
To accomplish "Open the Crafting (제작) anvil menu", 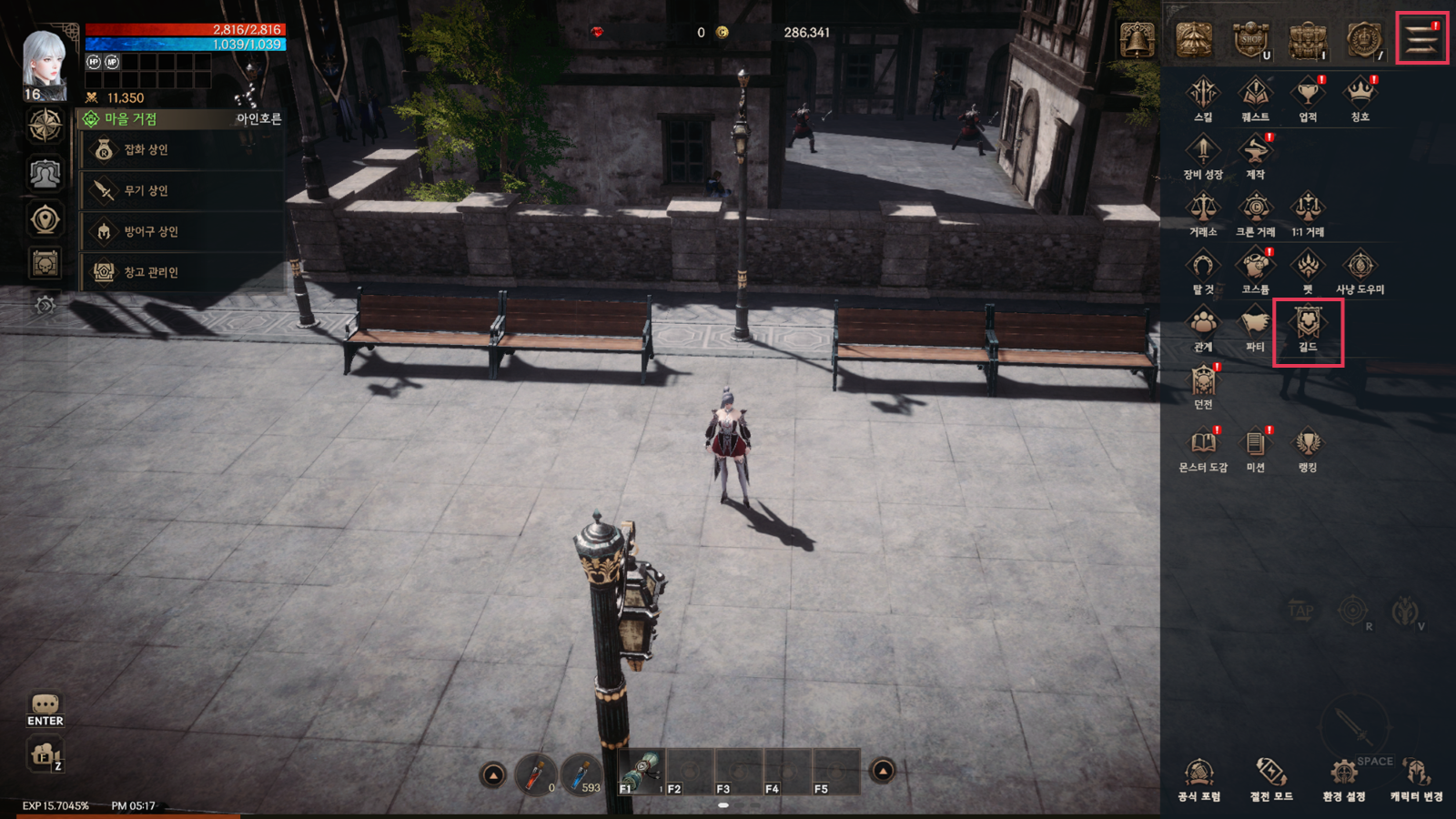I will click(x=1255, y=155).
